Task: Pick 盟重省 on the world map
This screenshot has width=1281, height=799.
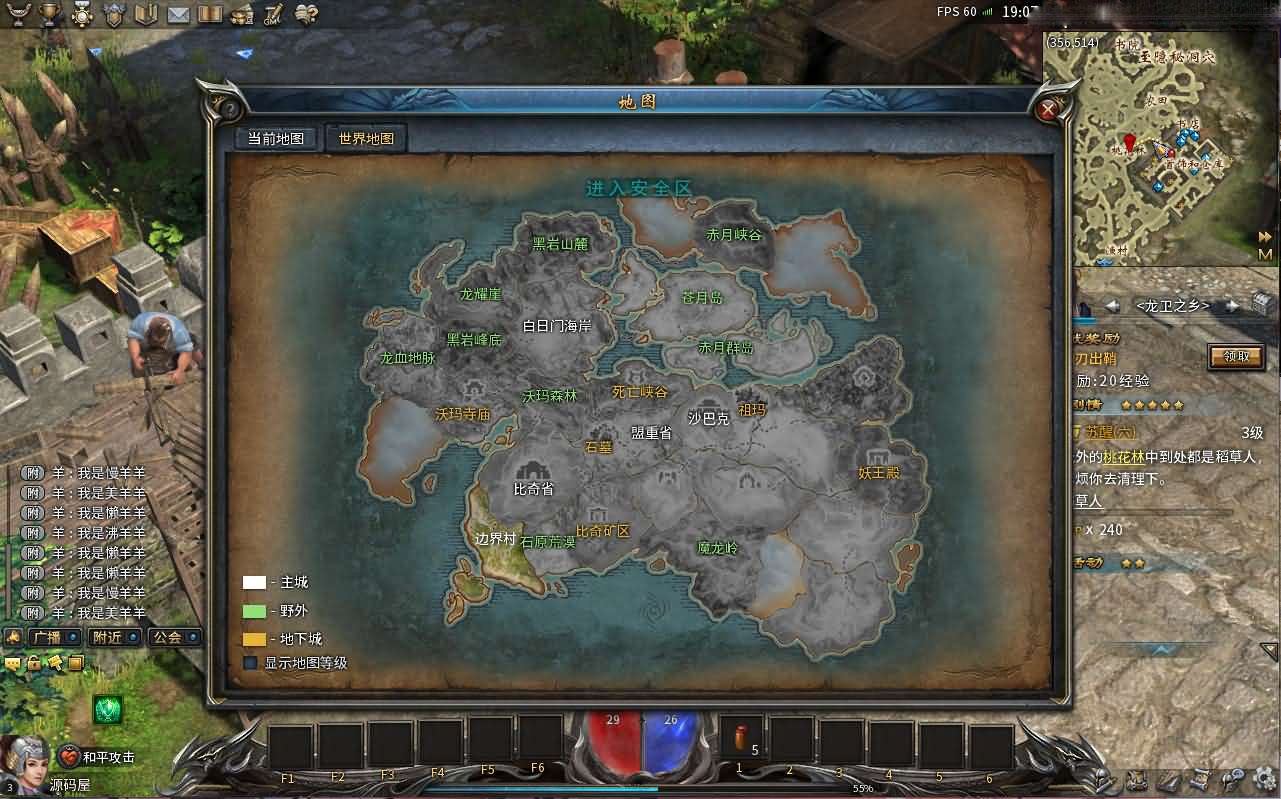Action: (651, 432)
